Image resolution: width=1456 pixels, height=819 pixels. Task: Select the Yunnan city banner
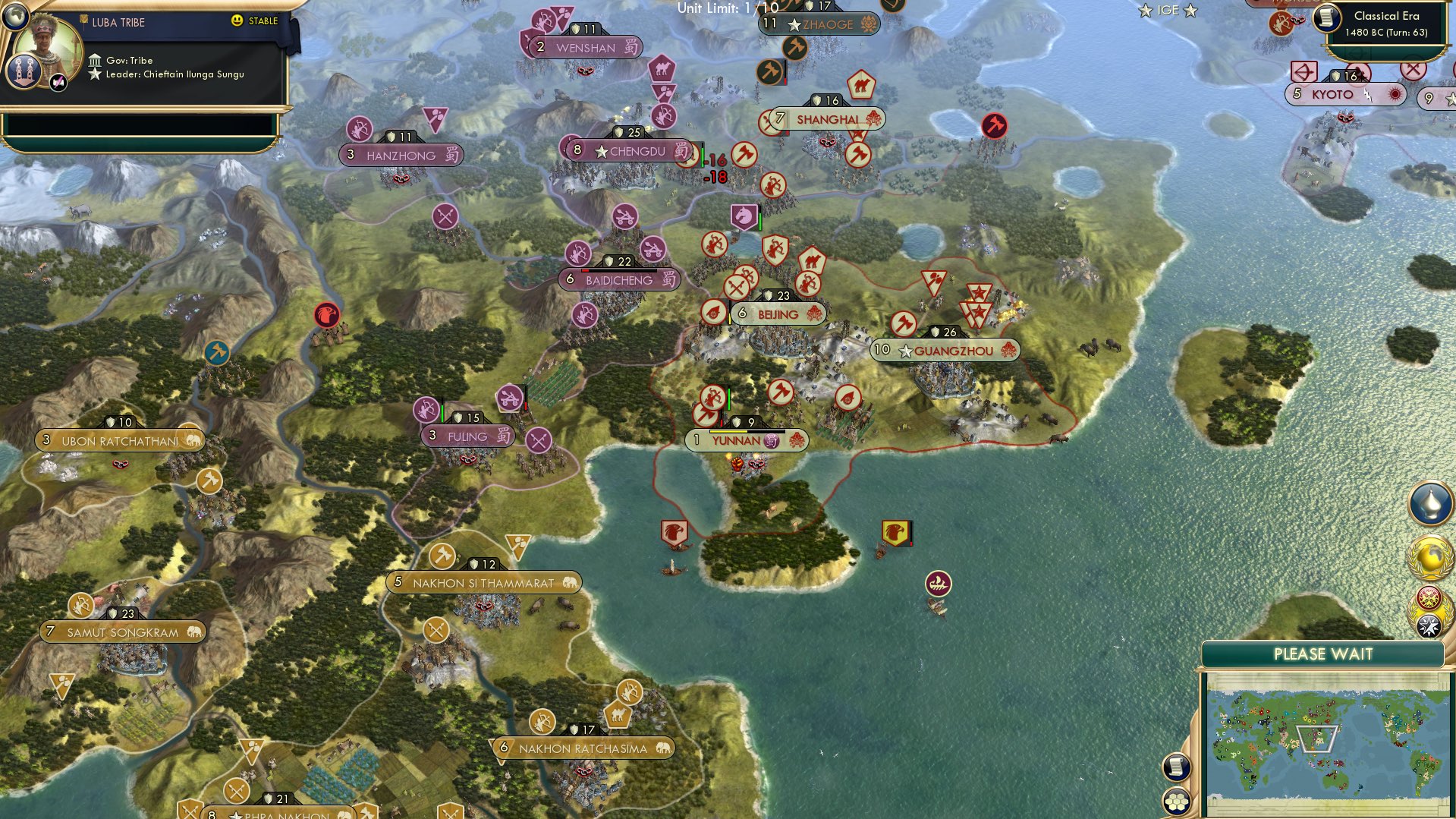point(747,439)
